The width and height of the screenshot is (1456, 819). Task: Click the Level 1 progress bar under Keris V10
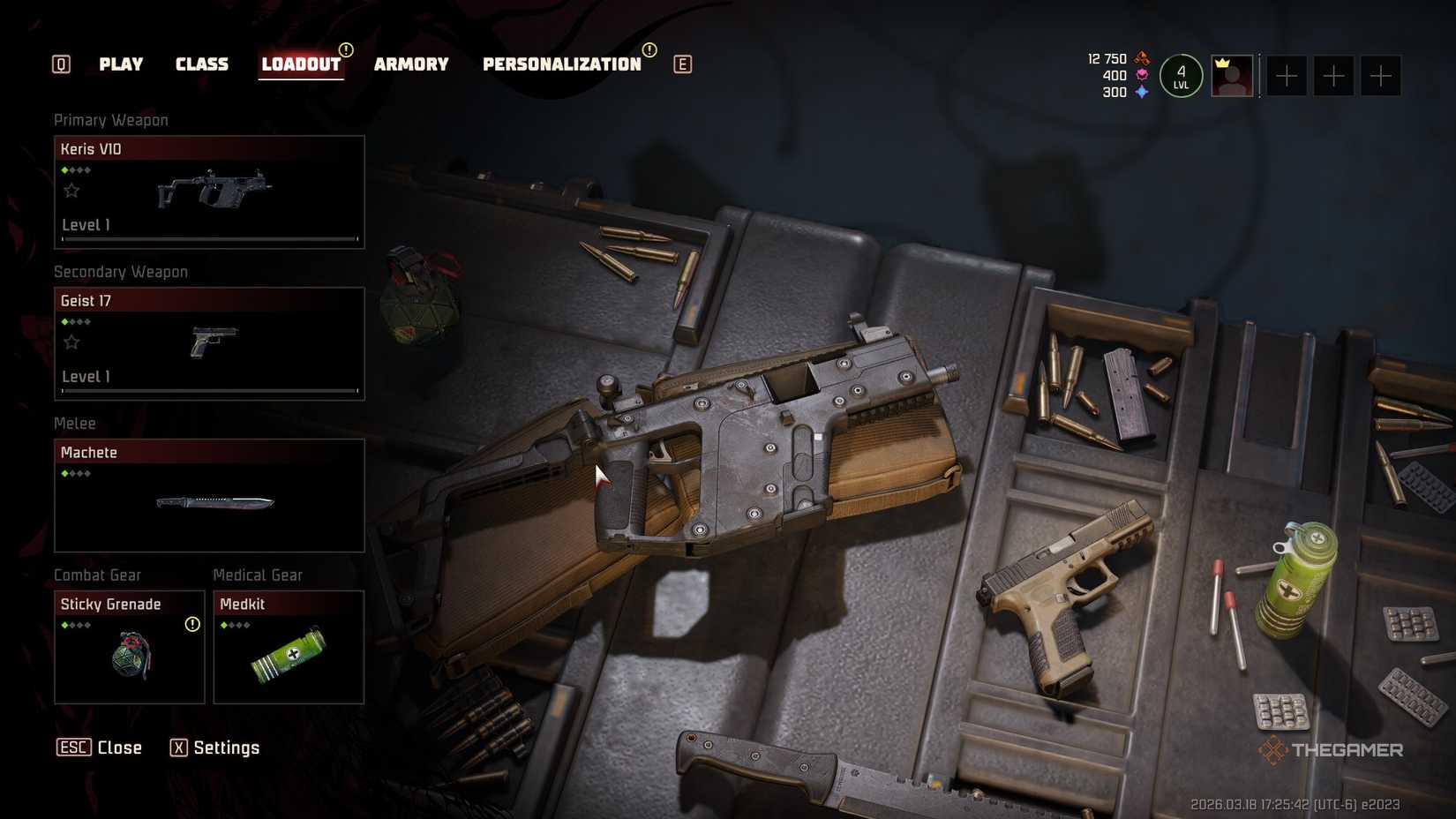[209, 238]
